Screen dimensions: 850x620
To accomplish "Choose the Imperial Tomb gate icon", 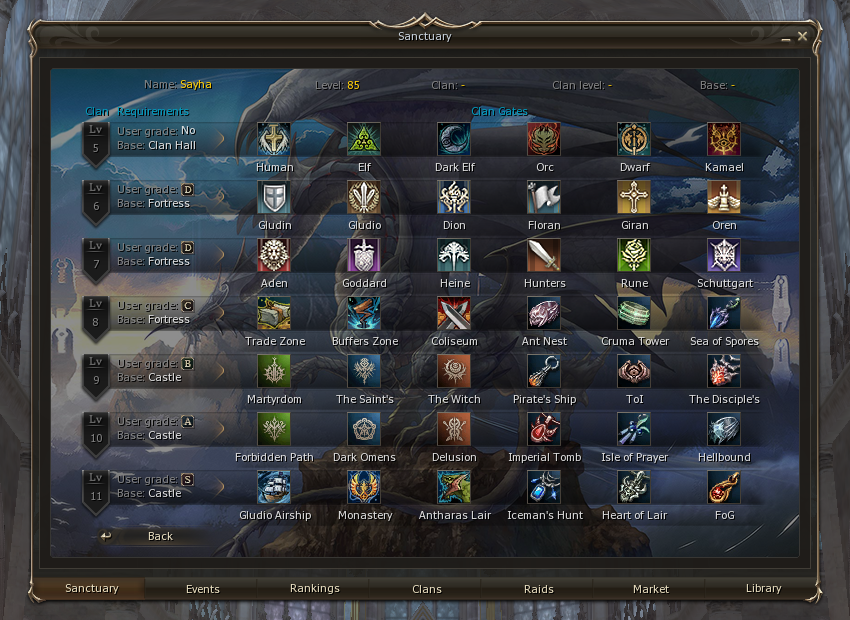I will [x=544, y=429].
